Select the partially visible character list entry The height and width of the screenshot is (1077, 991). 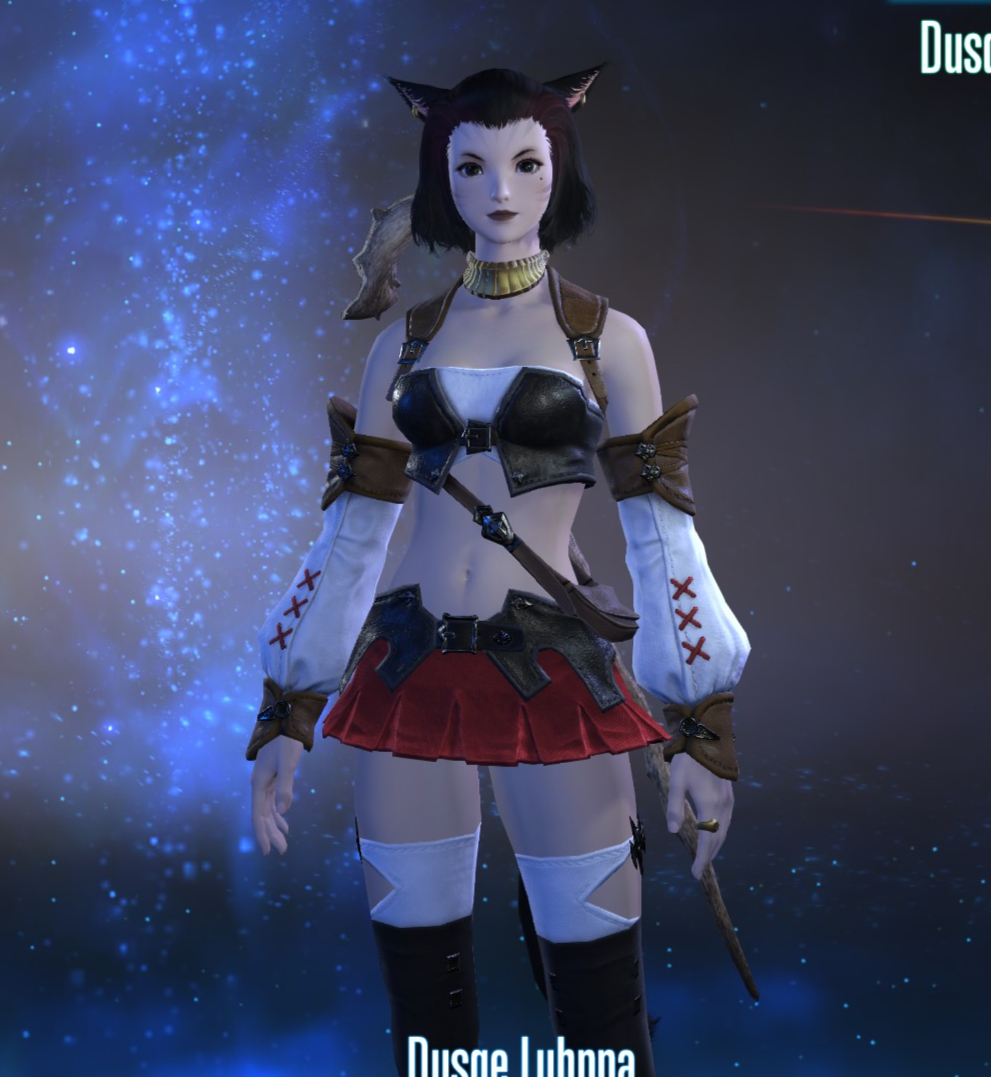pos(955,46)
